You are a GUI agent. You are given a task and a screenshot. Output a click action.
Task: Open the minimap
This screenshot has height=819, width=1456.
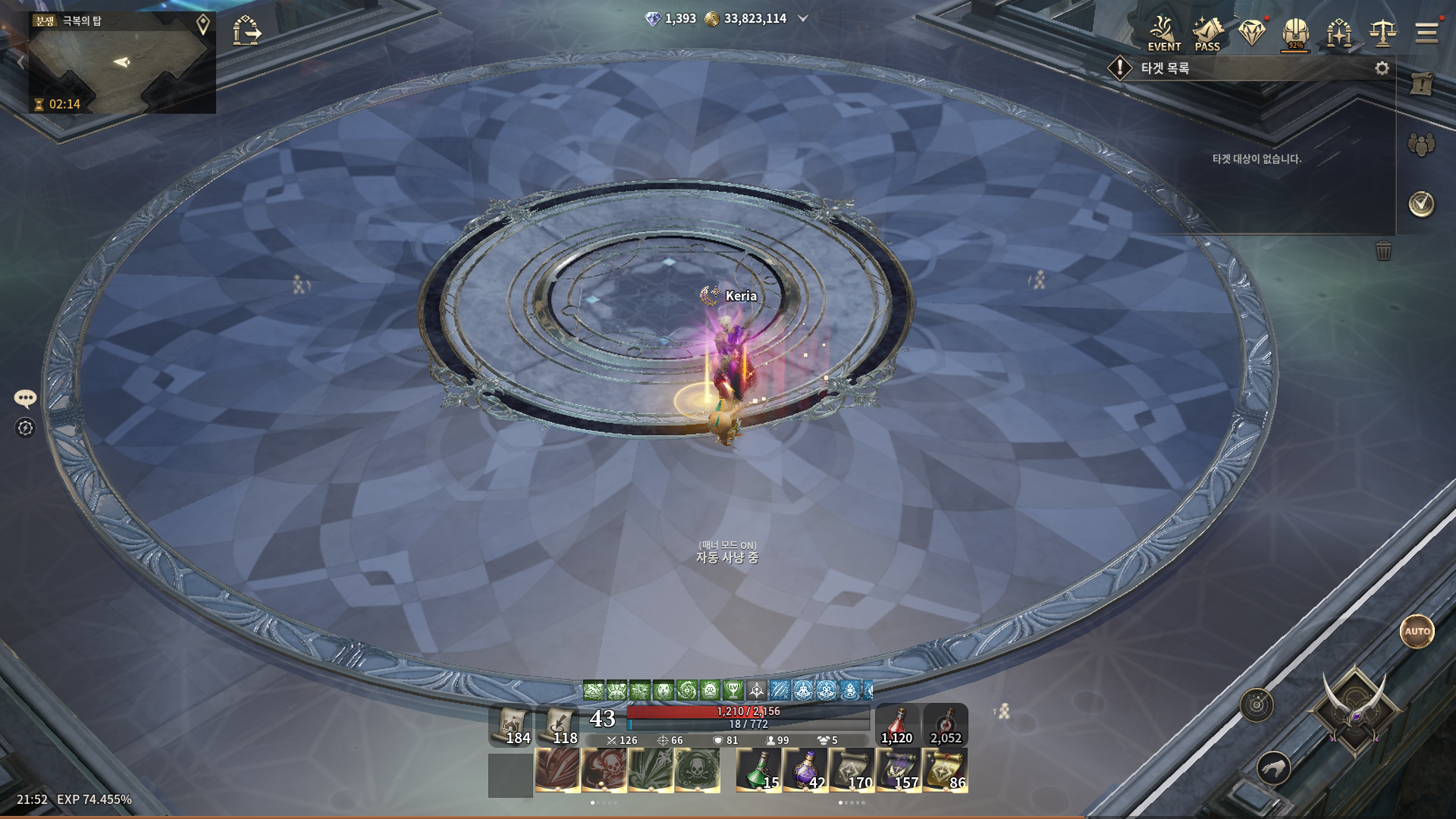point(121,64)
